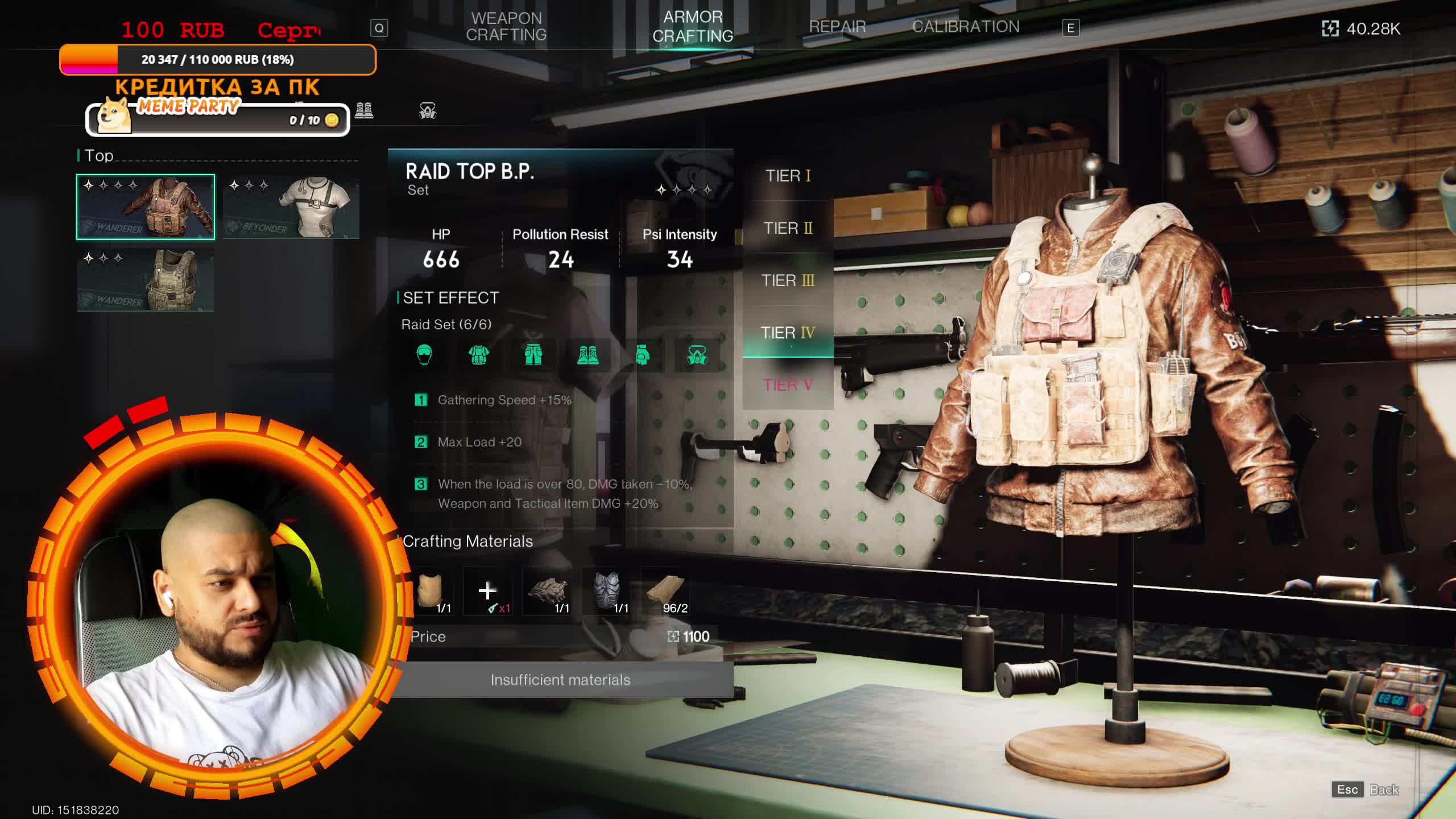Select the Raid Top leather jacket blueprint
1456x819 pixels.
point(146,207)
